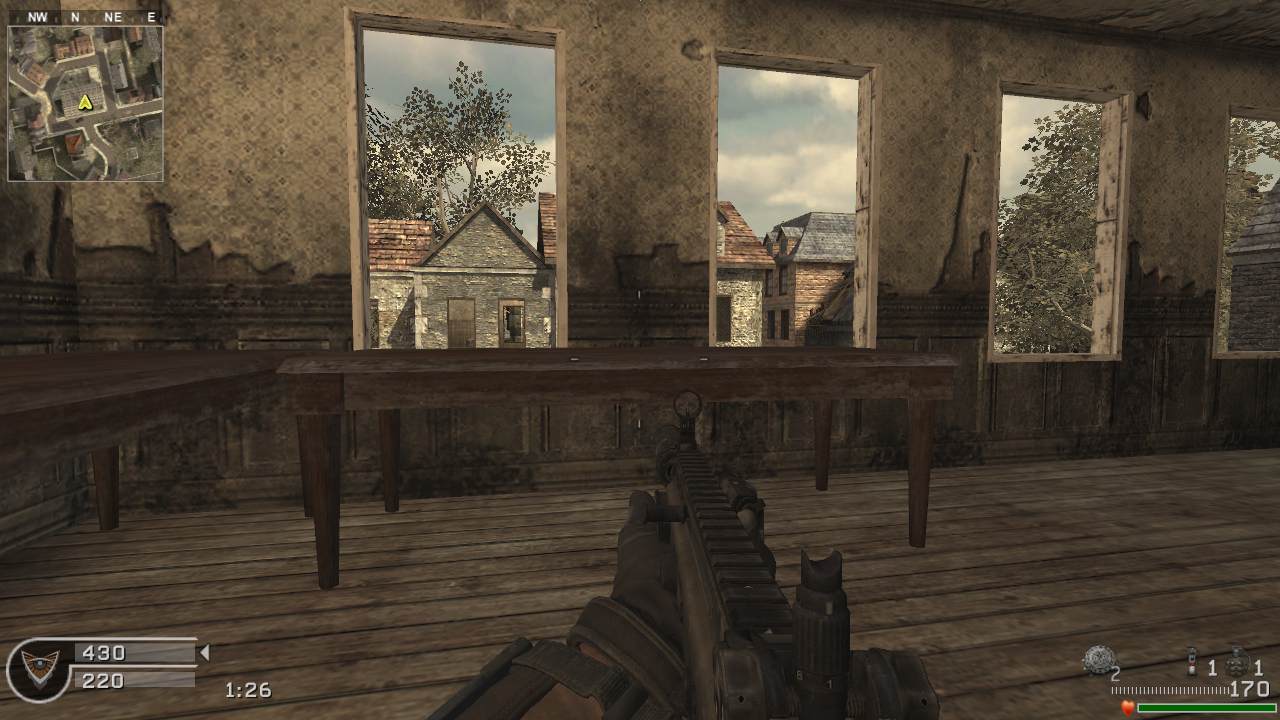The height and width of the screenshot is (720, 1280).
Task: Click the winged team emblem icon
Action: pos(39,668)
